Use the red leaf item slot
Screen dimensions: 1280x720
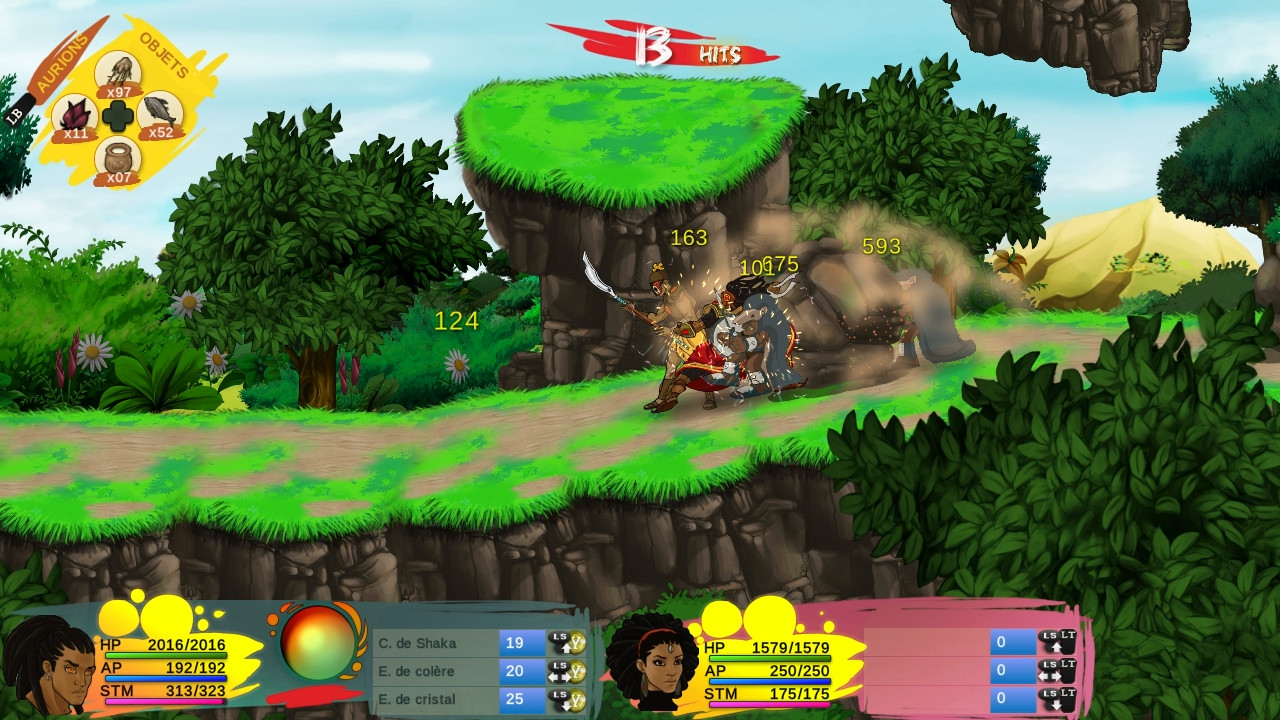pyautogui.click(x=74, y=116)
